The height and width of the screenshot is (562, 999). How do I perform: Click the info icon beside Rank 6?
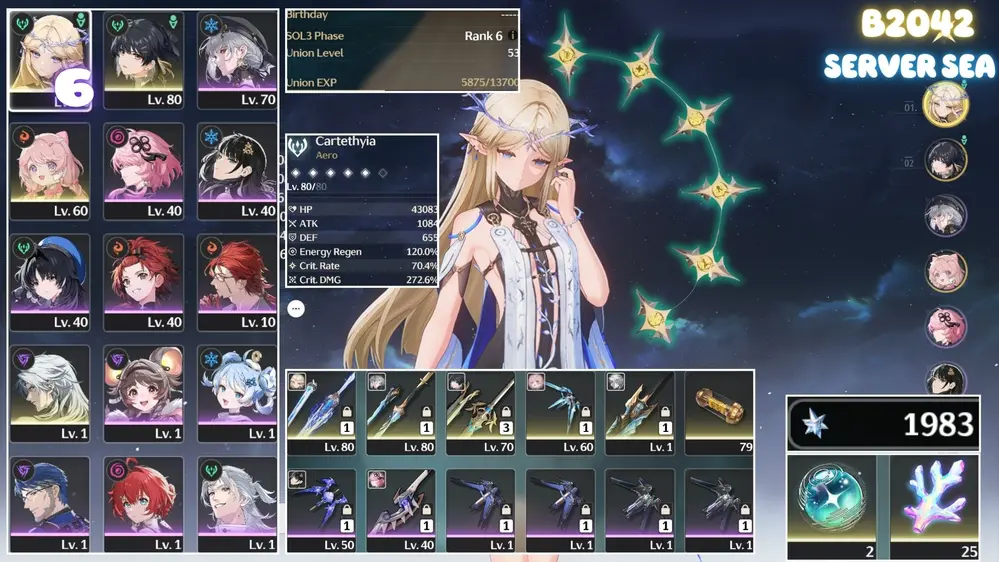[513, 36]
